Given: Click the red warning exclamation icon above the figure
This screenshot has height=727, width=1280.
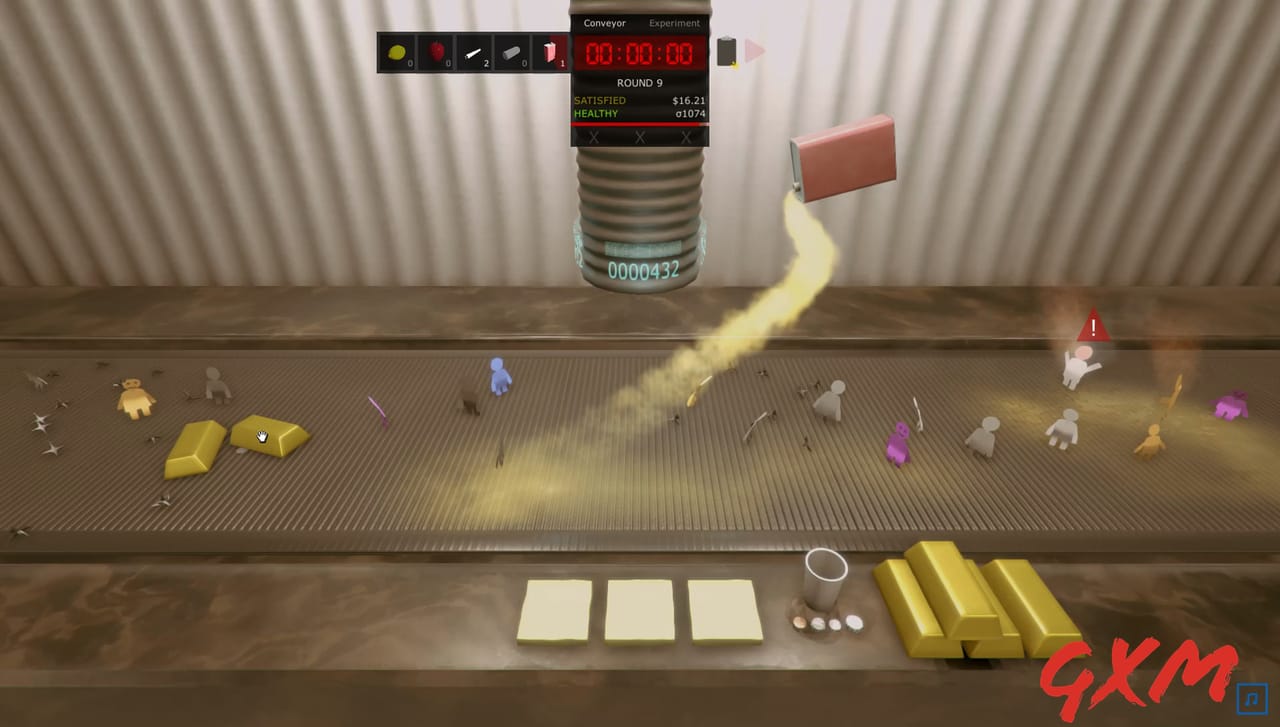Looking at the screenshot, I should (x=1093, y=327).
